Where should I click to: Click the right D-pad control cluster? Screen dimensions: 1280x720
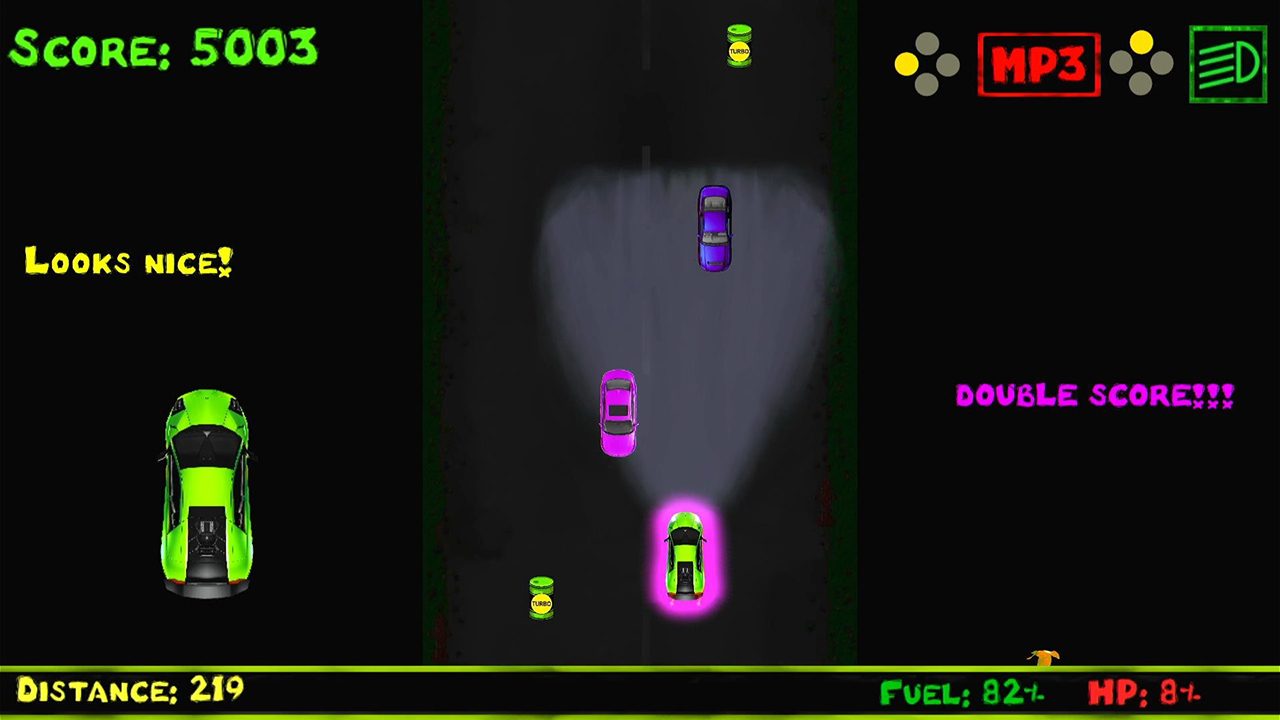click(x=1140, y=64)
